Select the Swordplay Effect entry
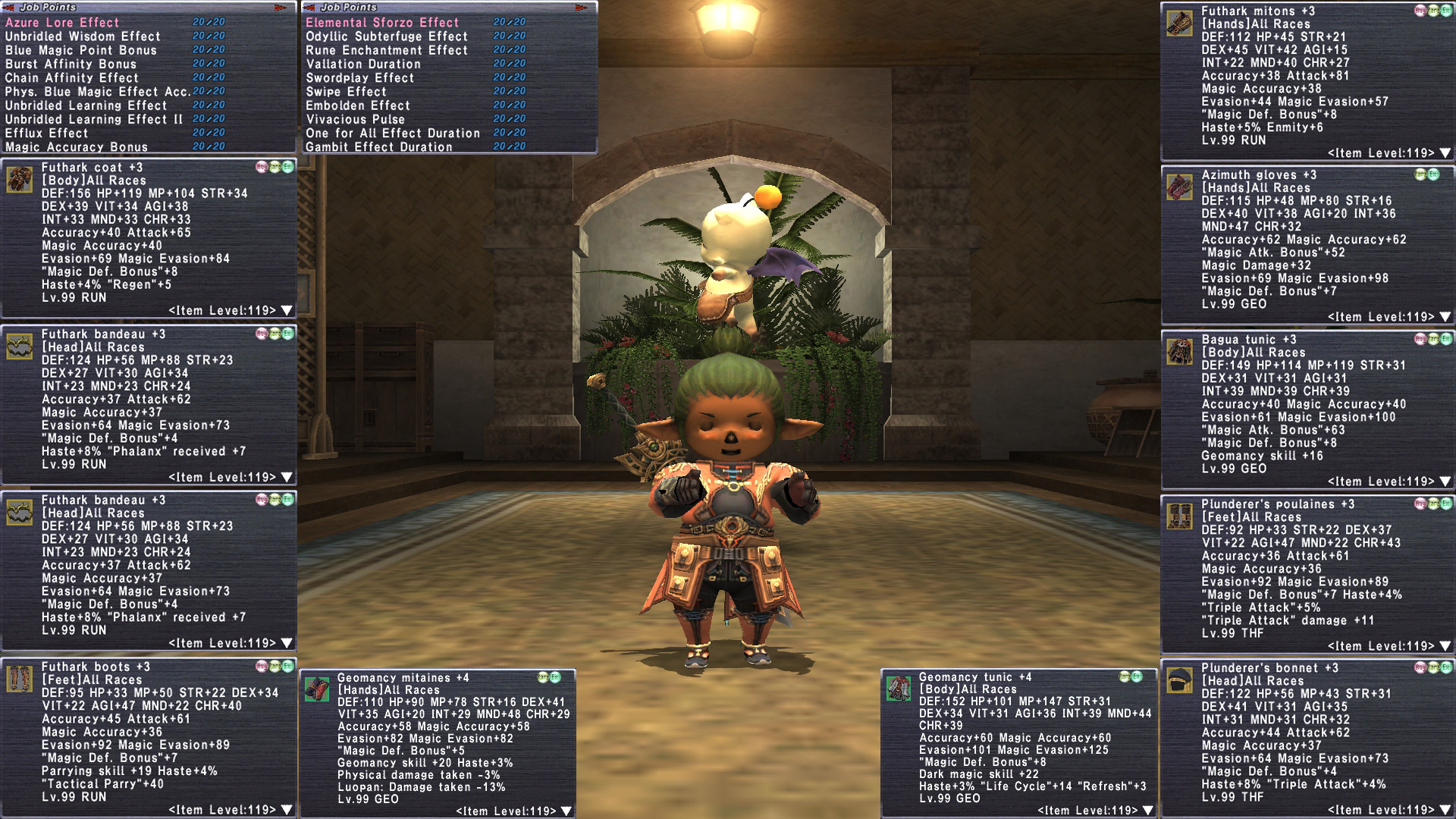 click(360, 78)
